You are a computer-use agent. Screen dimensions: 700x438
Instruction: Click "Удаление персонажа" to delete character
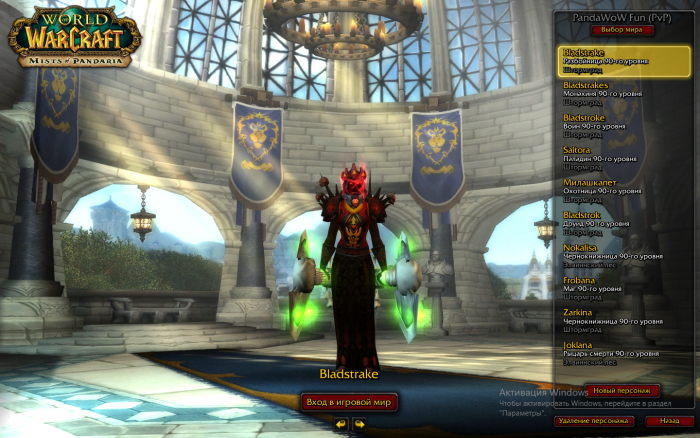pyautogui.click(x=593, y=422)
